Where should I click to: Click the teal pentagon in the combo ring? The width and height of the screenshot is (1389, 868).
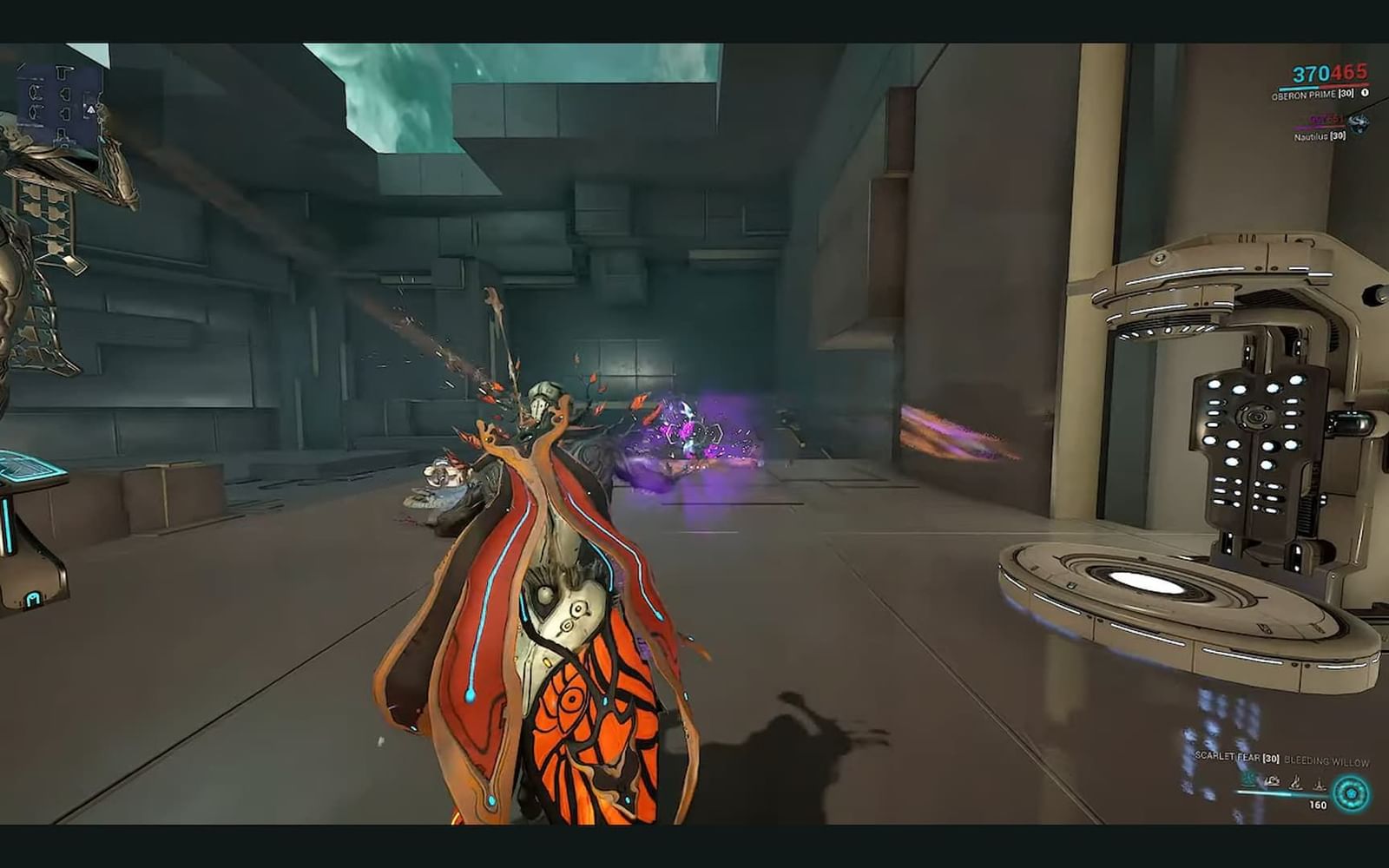(x=1352, y=794)
